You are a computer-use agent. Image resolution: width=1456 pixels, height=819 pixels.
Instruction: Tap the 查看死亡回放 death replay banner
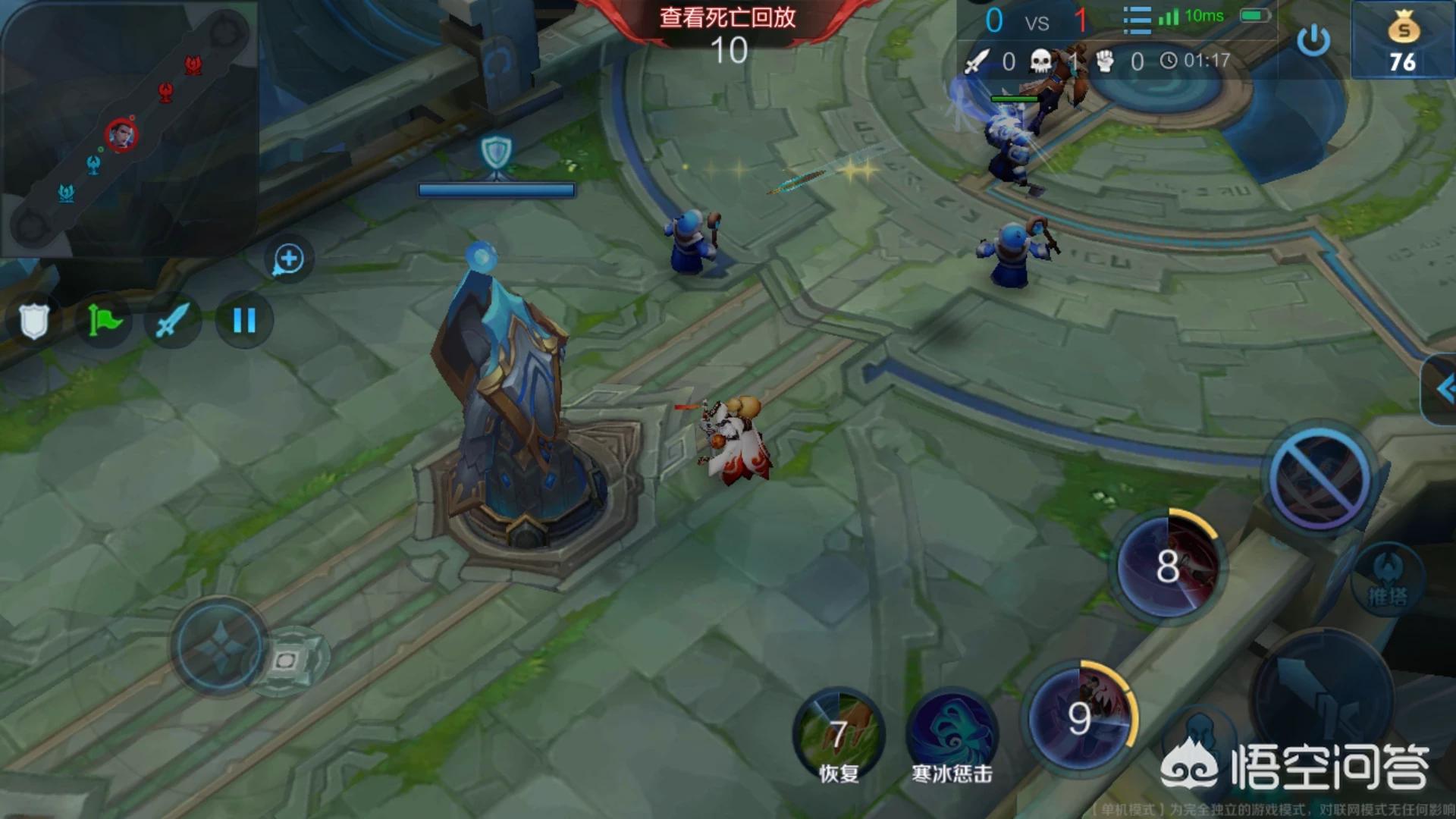[x=727, y=18]
